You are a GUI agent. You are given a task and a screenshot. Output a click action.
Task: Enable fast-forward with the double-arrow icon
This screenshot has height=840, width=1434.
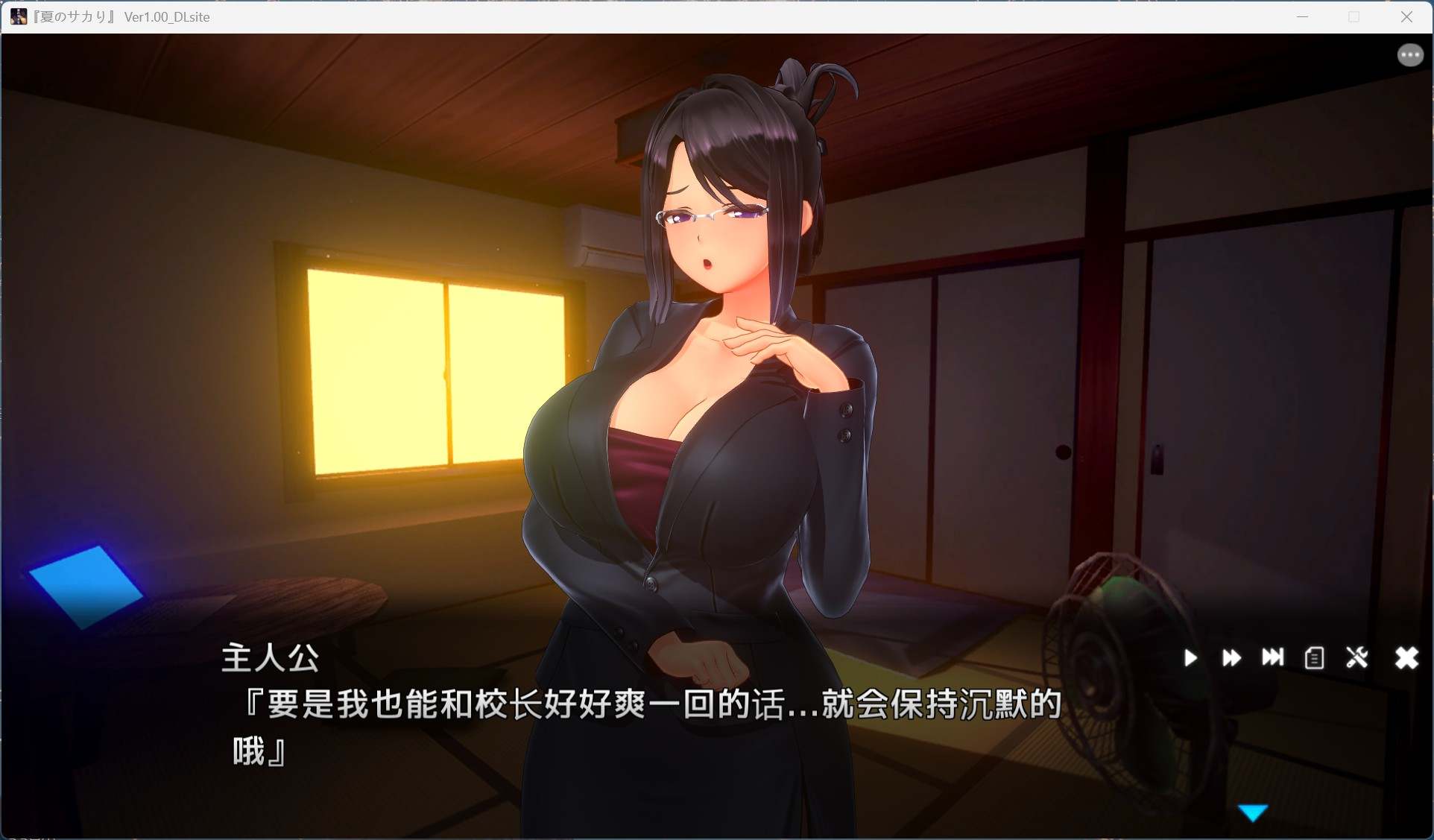coord(1231,658)
